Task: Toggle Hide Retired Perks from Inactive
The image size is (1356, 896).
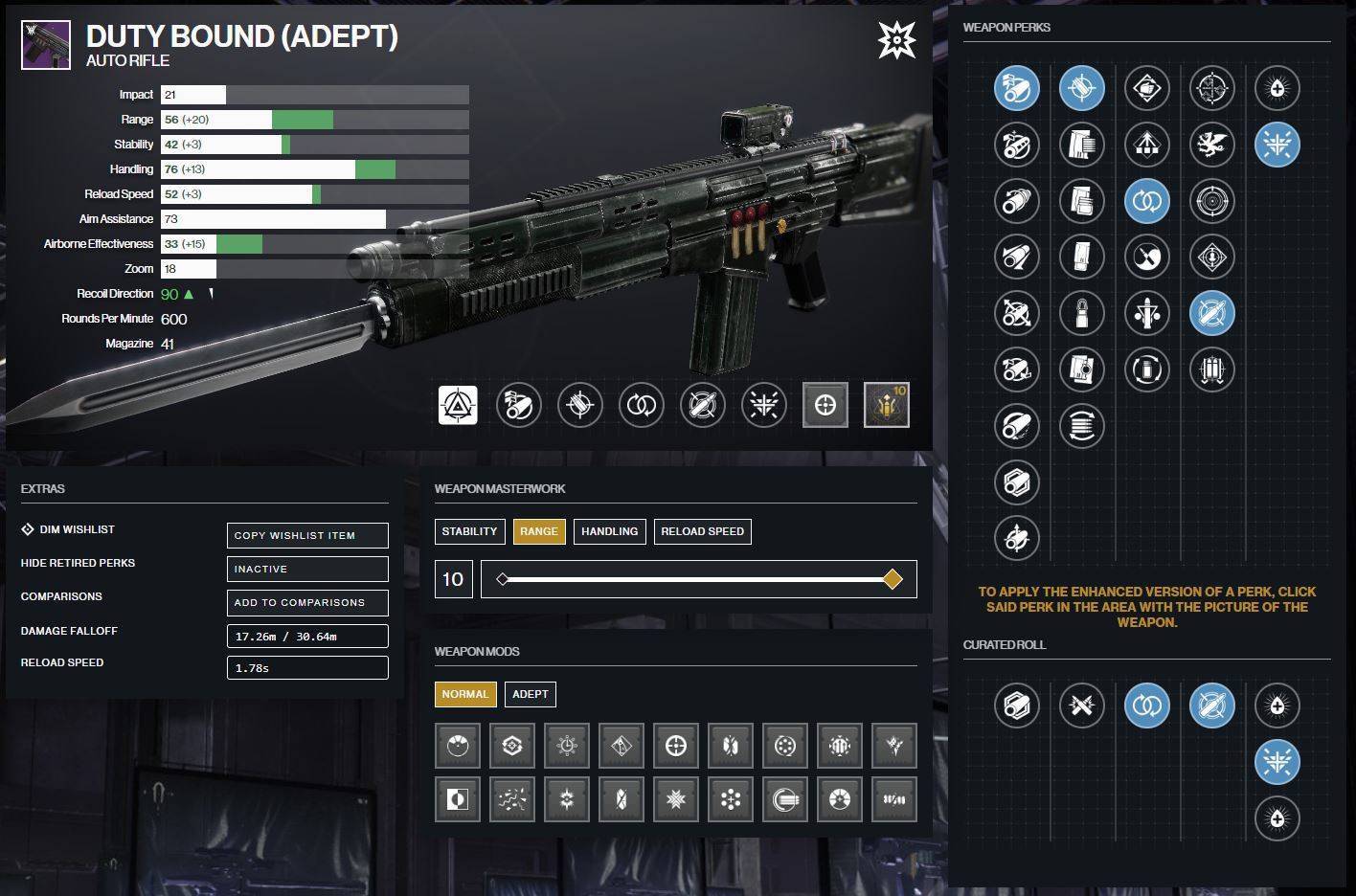Action: [306, 569]
